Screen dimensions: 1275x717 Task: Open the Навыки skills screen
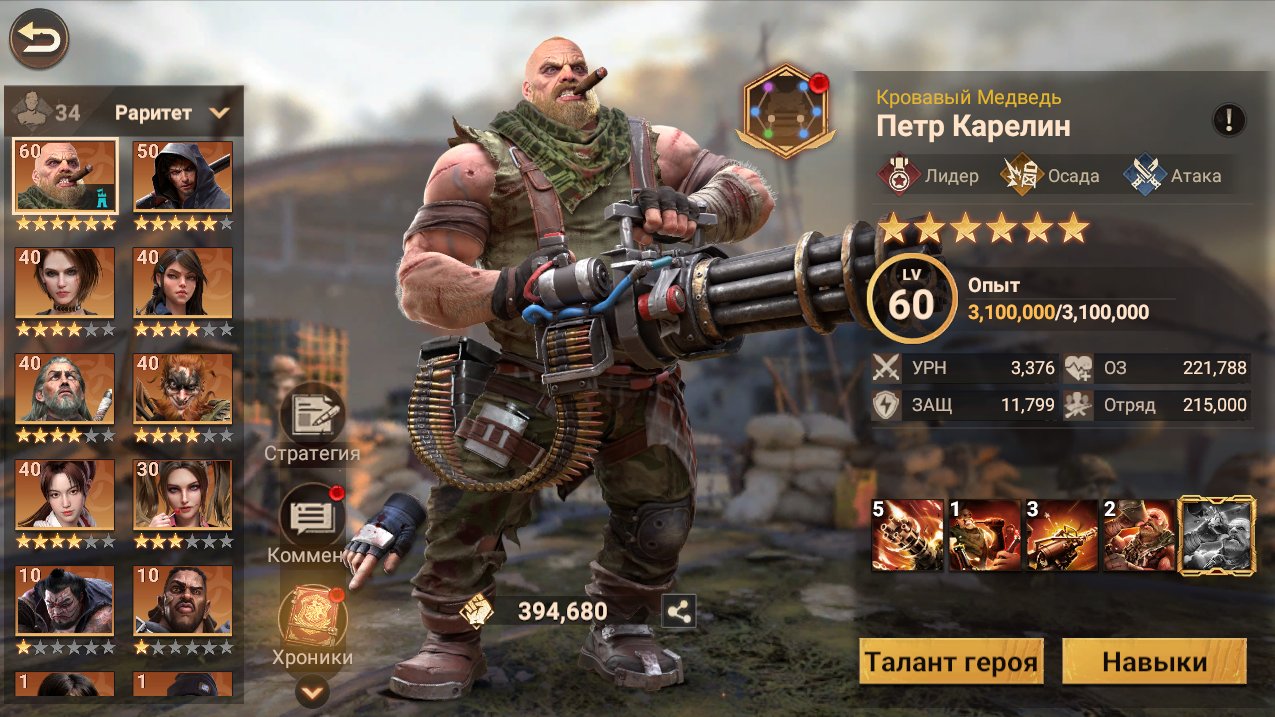click(x=1154, y=662)
